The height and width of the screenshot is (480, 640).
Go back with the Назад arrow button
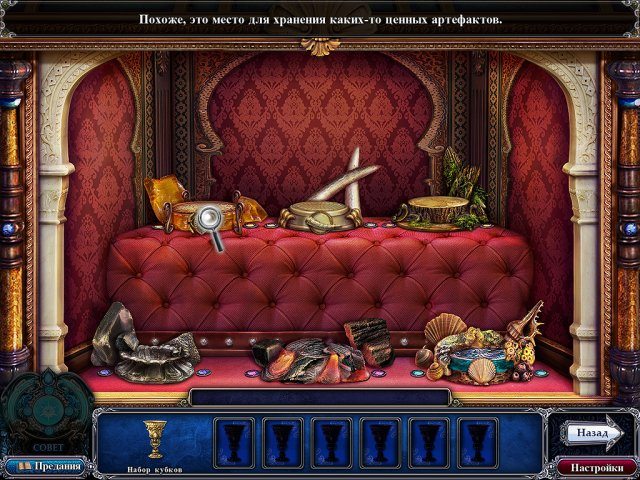pos(593,433)
